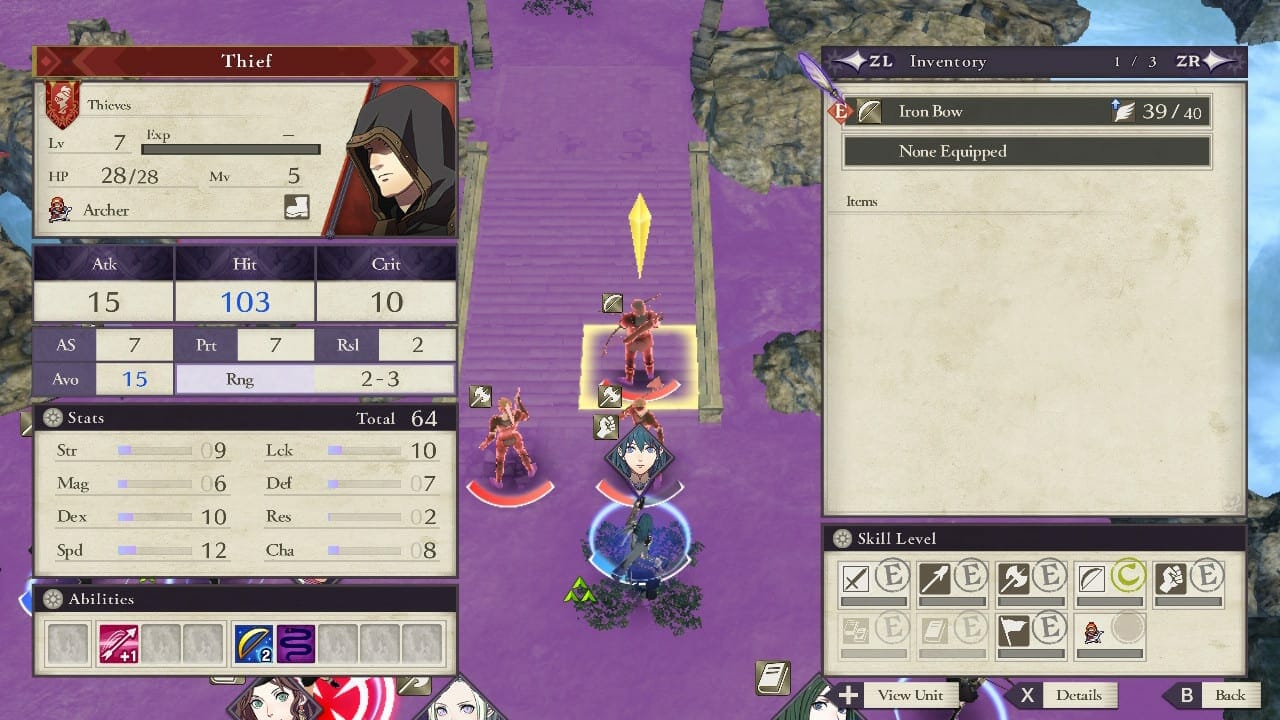This screenshot has width=1280, height=720.
Task: Select the bow skill level slot
Action: 1110,580
